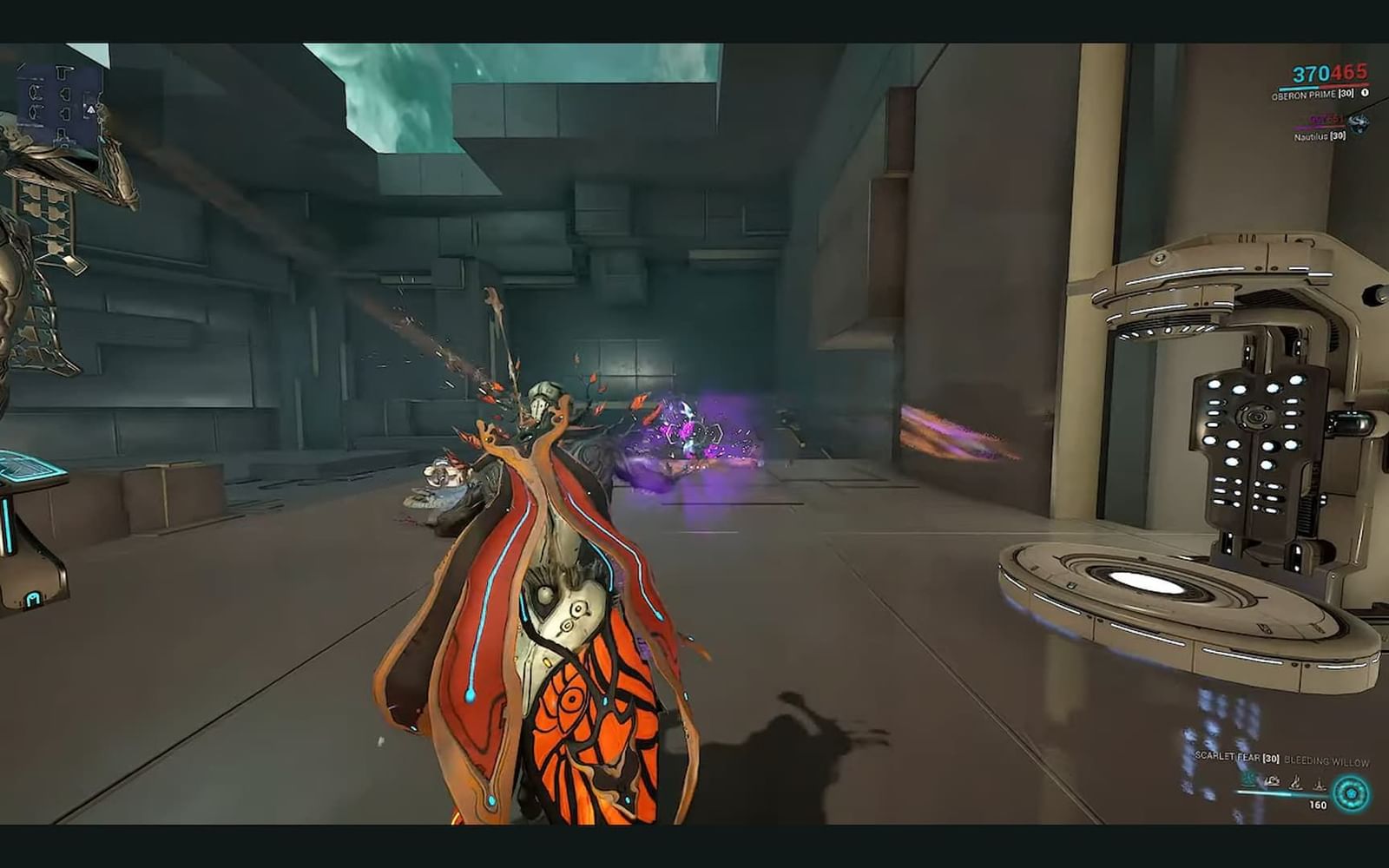Click the warning triangle on the wall console
This screenshot has height=868, width=1389.
click(91, 110)
